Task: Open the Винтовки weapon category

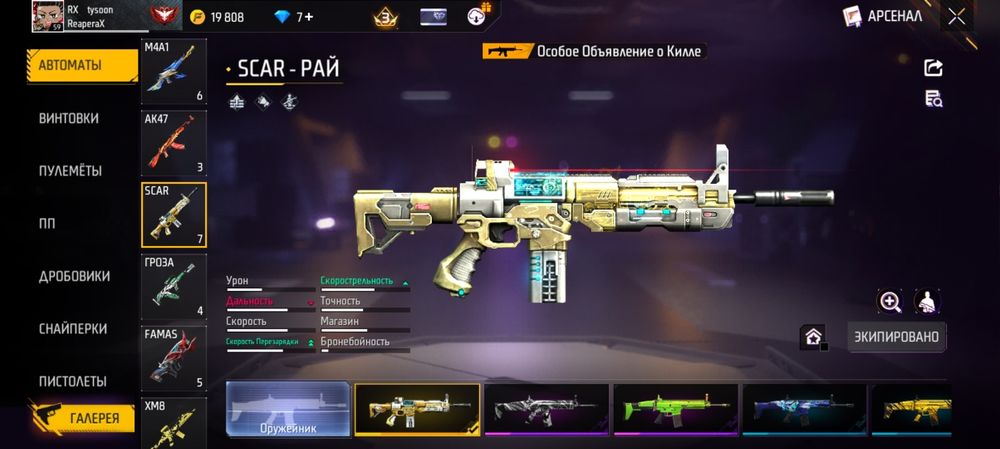Action: click(x=69, y=118)
